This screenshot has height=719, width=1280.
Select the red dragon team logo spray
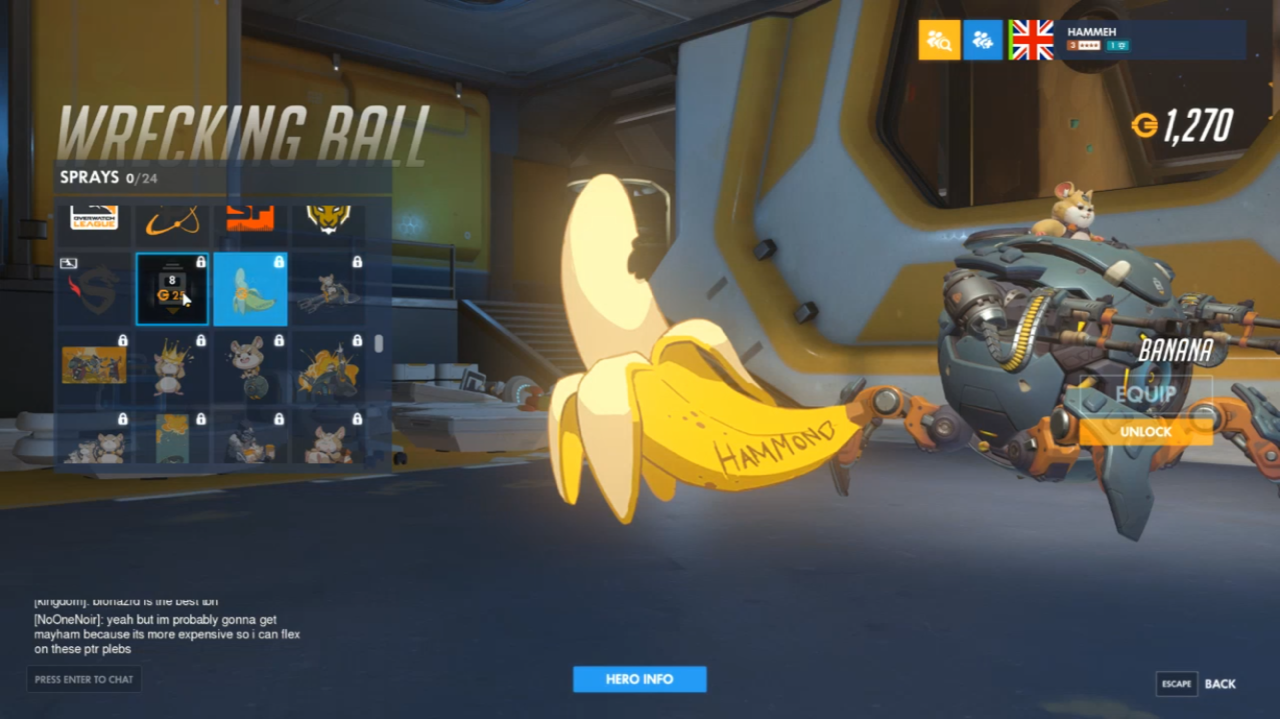[x=94, y=290]
